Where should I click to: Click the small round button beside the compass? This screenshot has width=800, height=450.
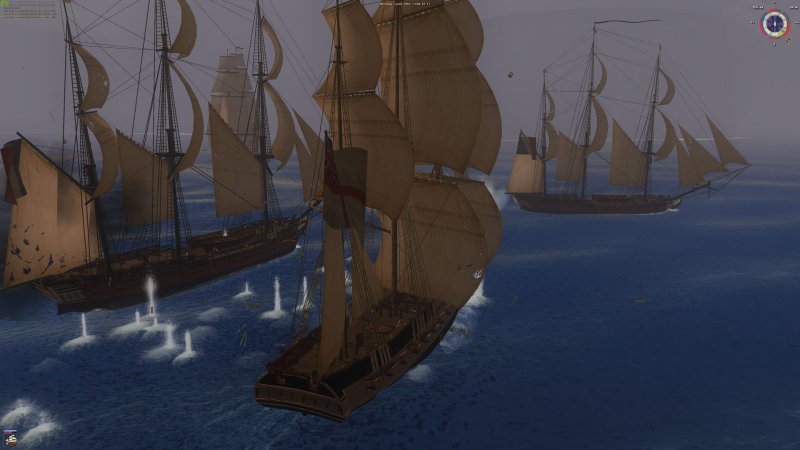pos(788,40)
